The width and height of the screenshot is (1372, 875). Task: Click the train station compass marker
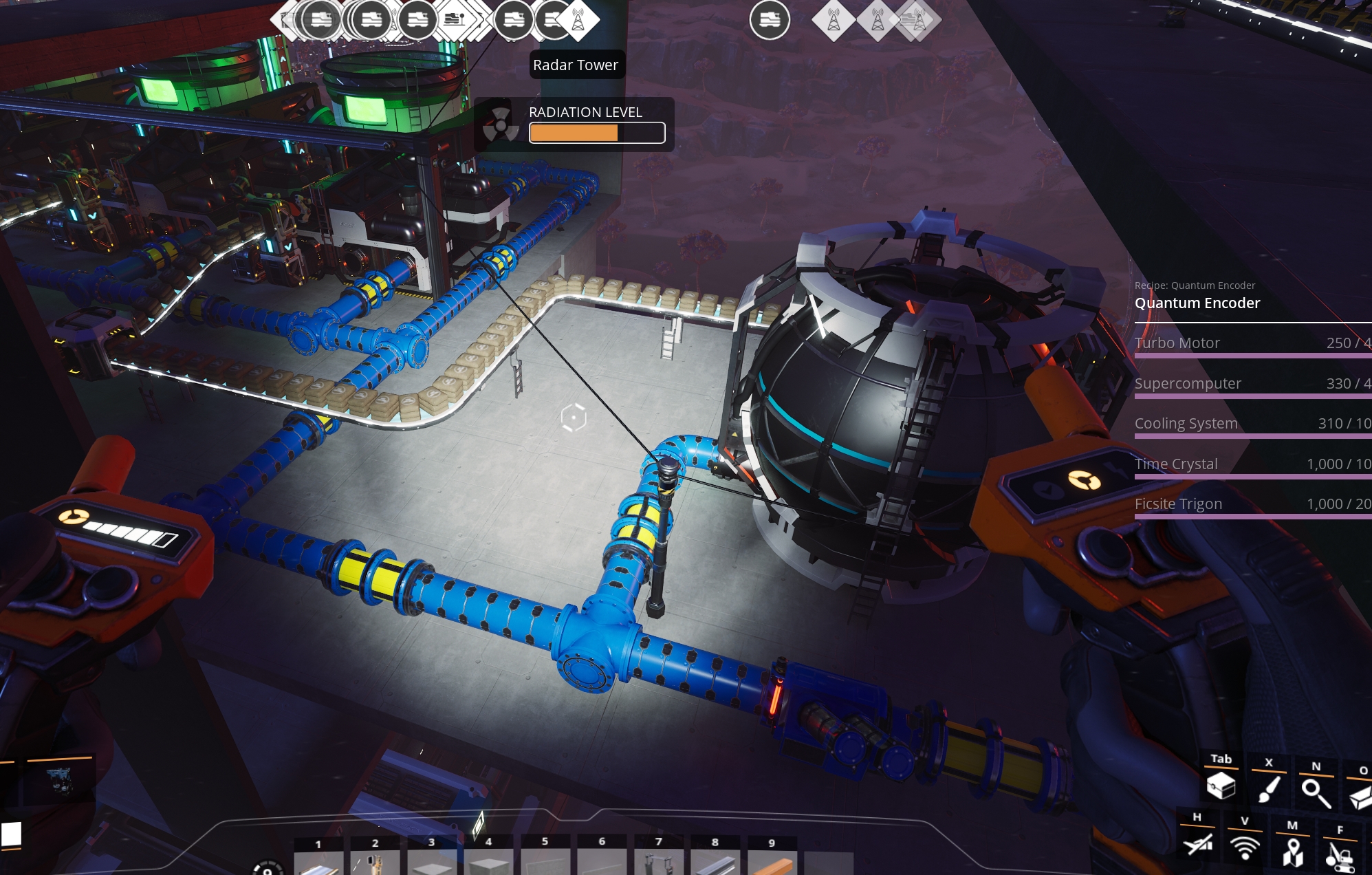[455, 19]
